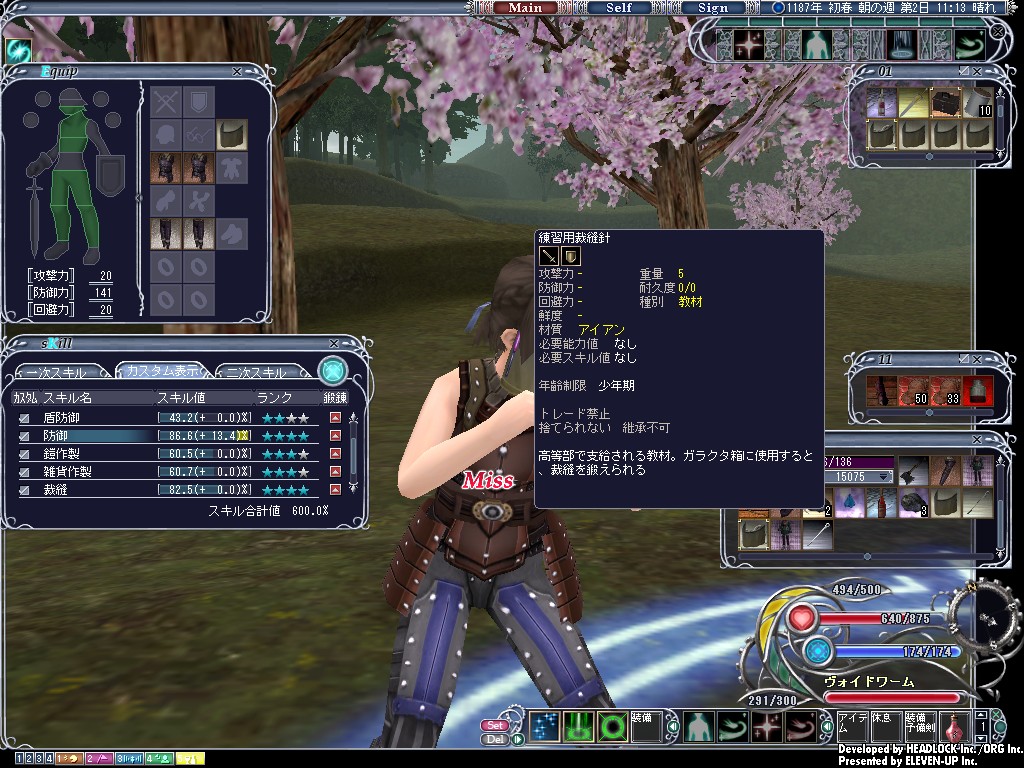The width and height of the screenshot is (1024, 768).
Task: Open the Sign menu tab
Action: point(713,8)
